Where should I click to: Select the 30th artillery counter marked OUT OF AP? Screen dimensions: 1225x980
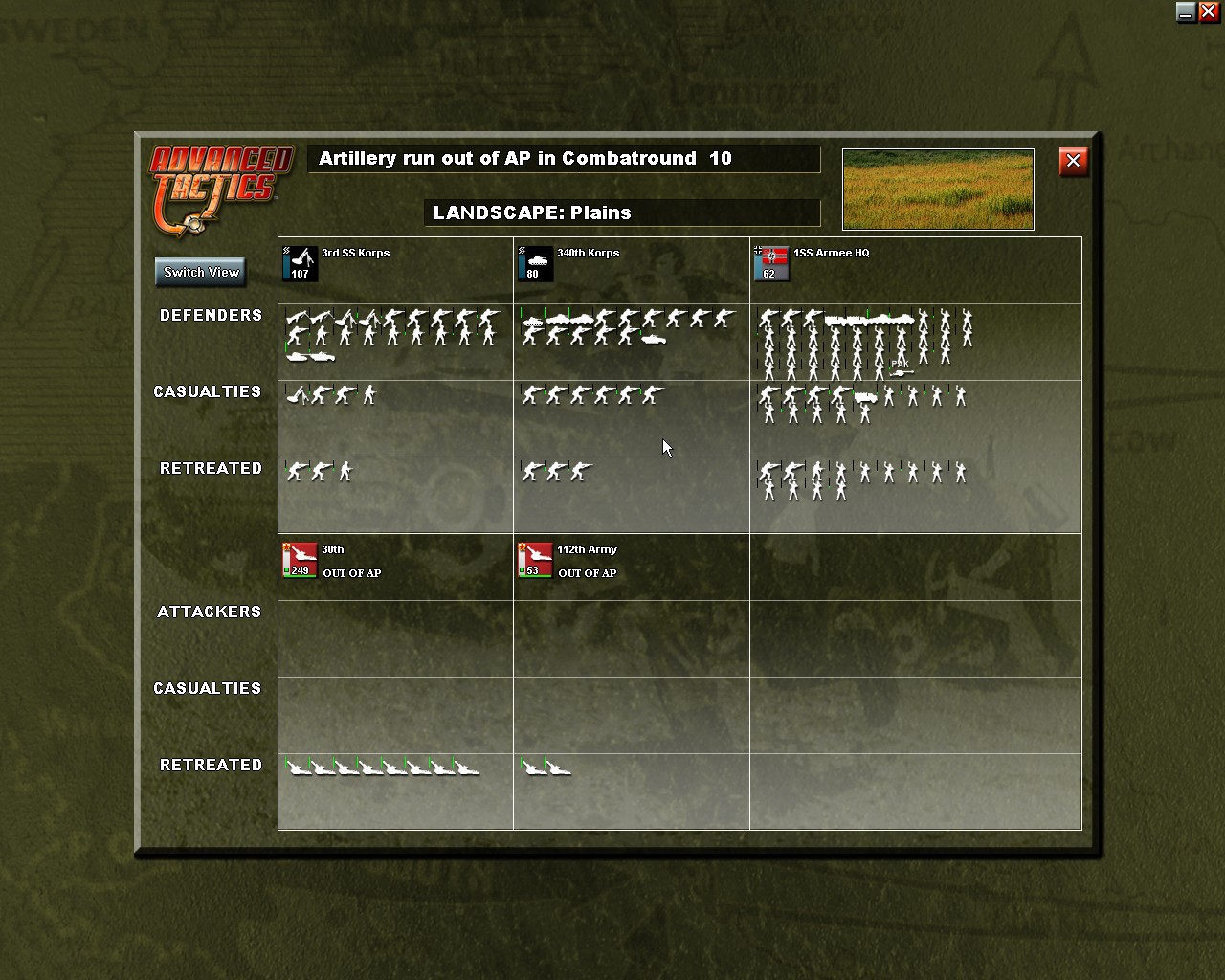click(x=300, y=561)
